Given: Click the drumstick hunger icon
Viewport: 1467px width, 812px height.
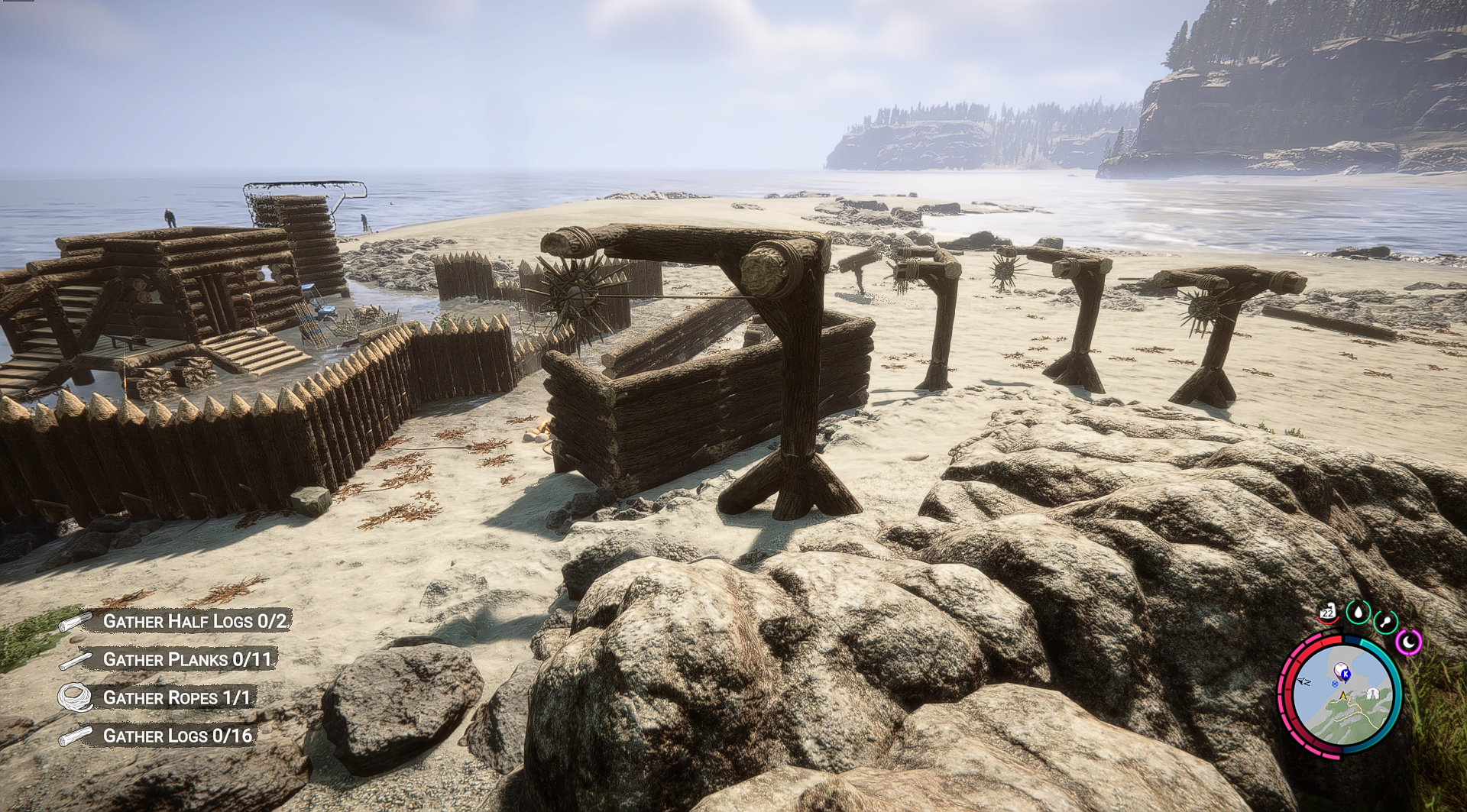Looking at the screenshot, I should click(1385, 622).
